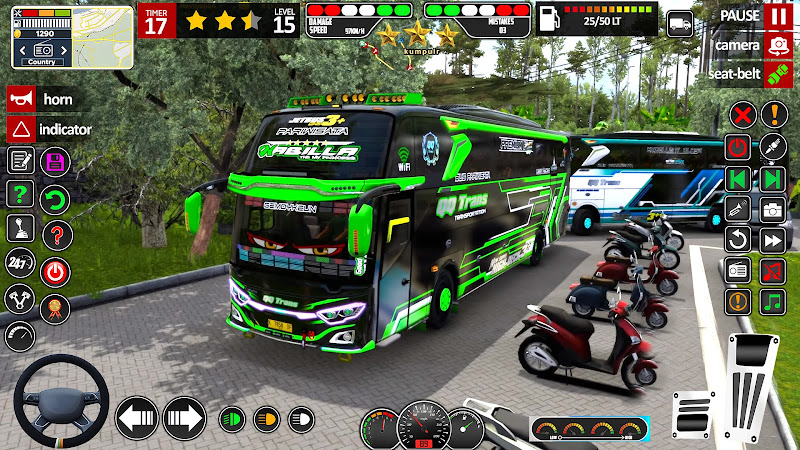Screen dimensions: 800x450
Task: Click the magenta floppy disk save icon
Action: click(x=55, y=162)
